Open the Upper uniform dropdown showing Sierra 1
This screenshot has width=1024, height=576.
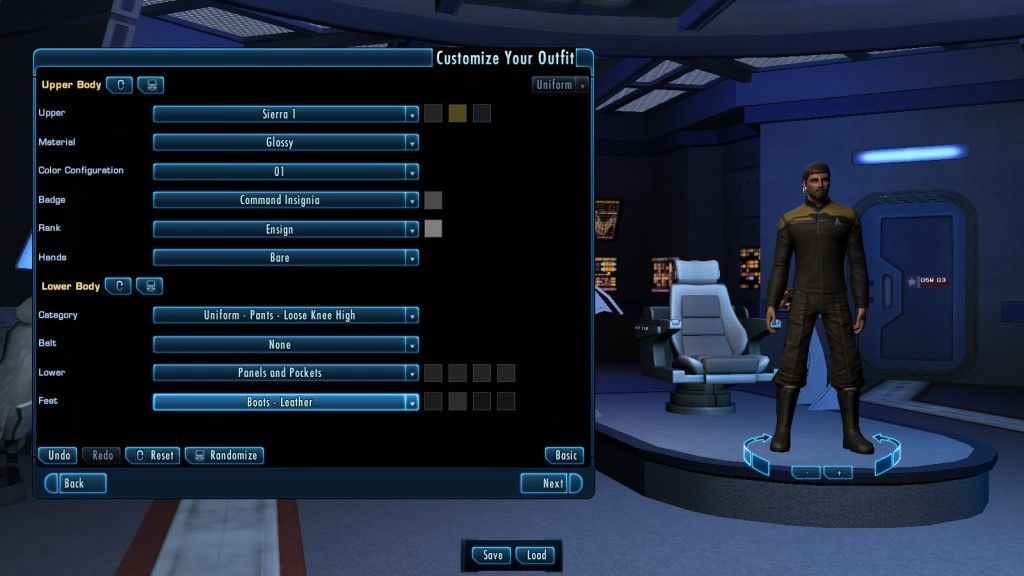click(x=285, y=114)
